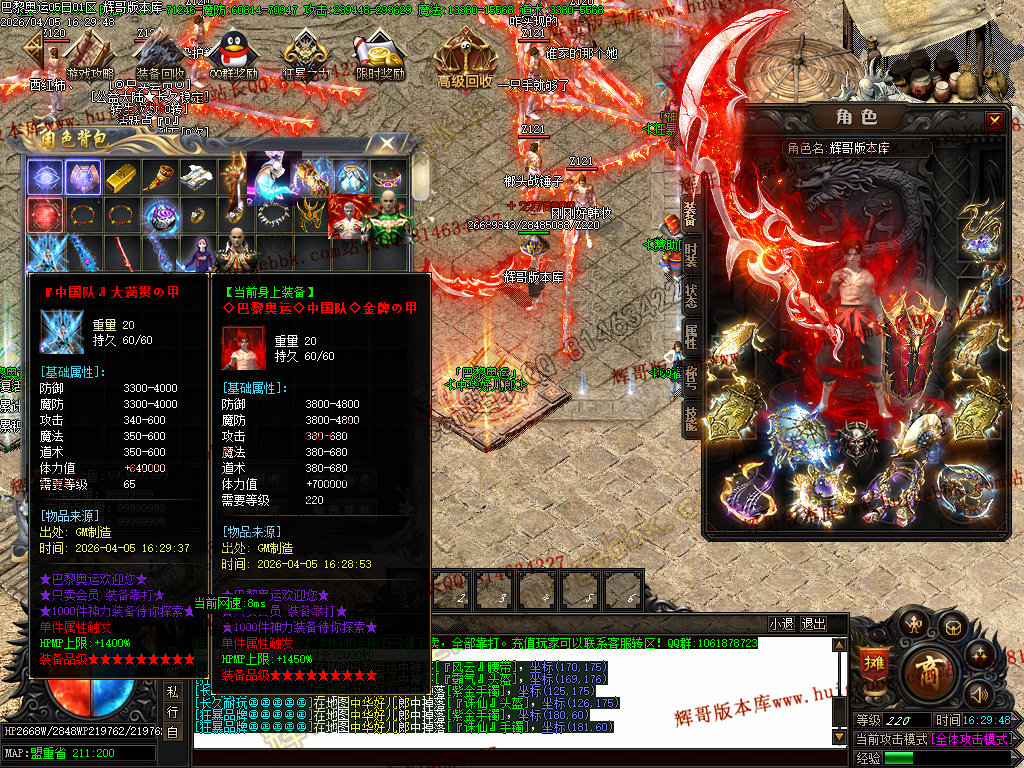This screenshot has height=768, width=1024.
Task: Open the 称号 title tab
Action: coord(690,377)
